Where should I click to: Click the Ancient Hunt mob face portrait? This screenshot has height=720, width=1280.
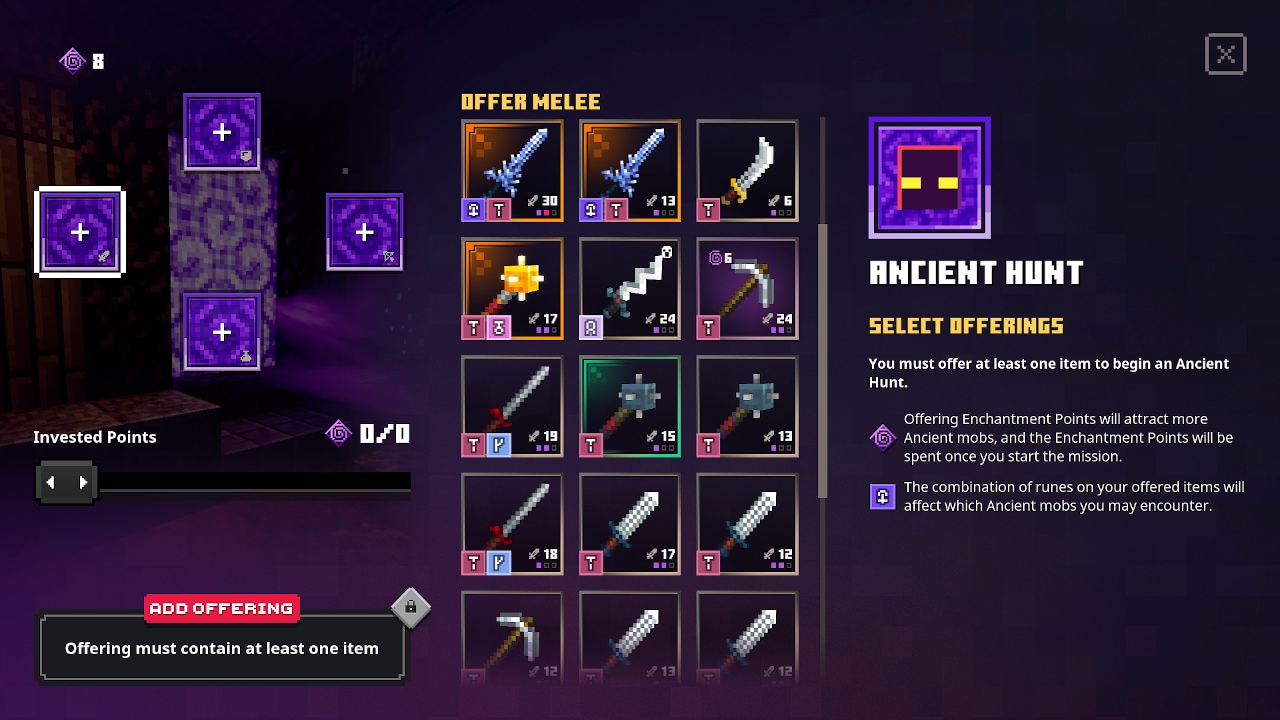point(929,176)
